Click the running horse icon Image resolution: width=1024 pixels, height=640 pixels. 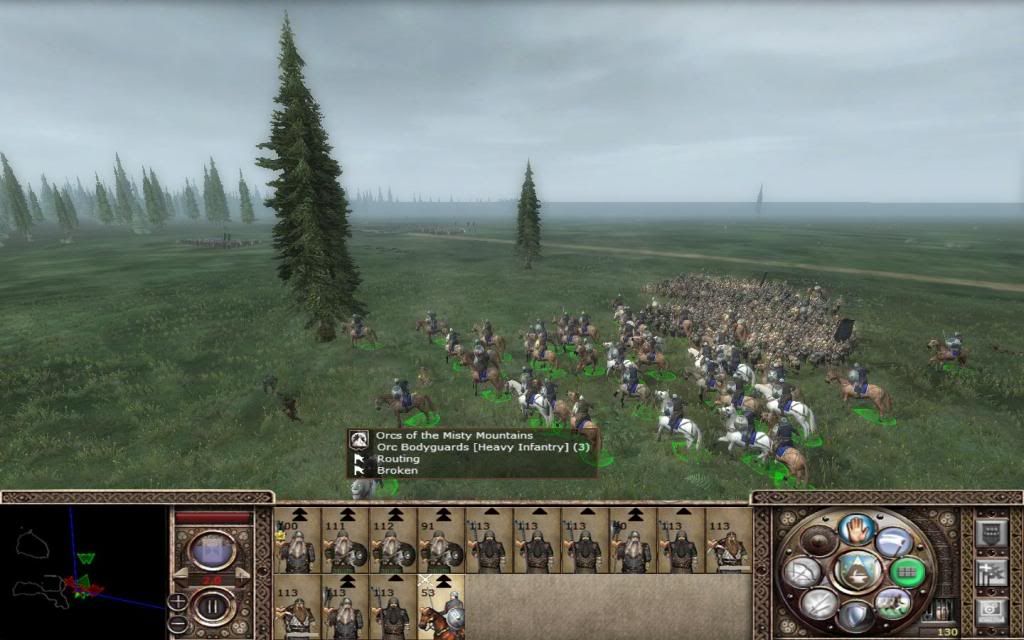[x=893, y=601]
